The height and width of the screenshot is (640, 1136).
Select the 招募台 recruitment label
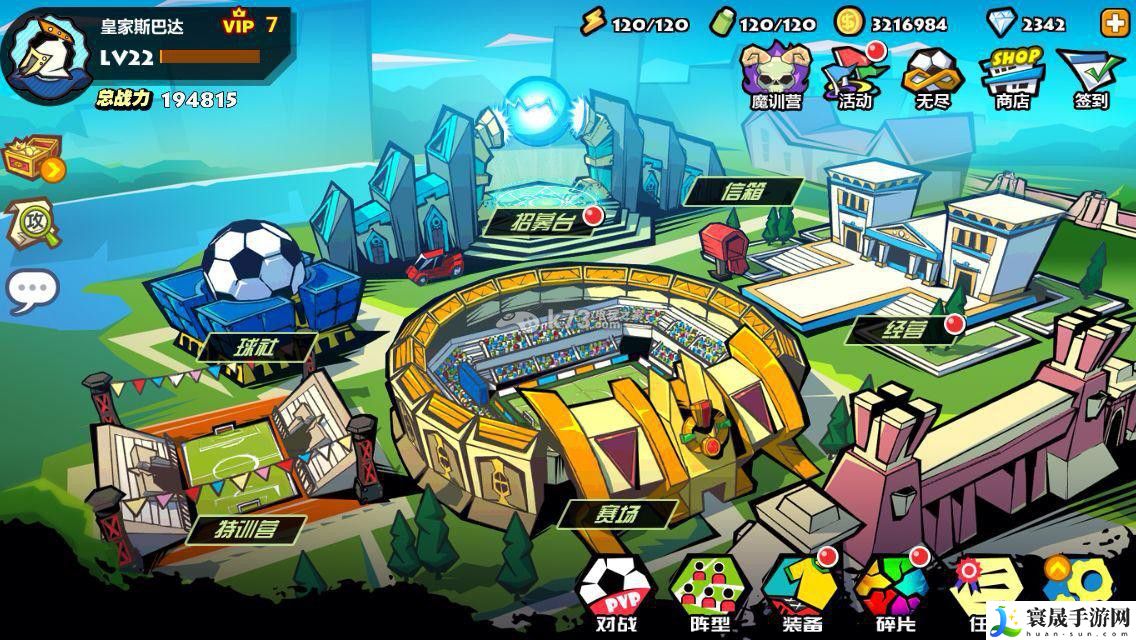click(542, 221)
